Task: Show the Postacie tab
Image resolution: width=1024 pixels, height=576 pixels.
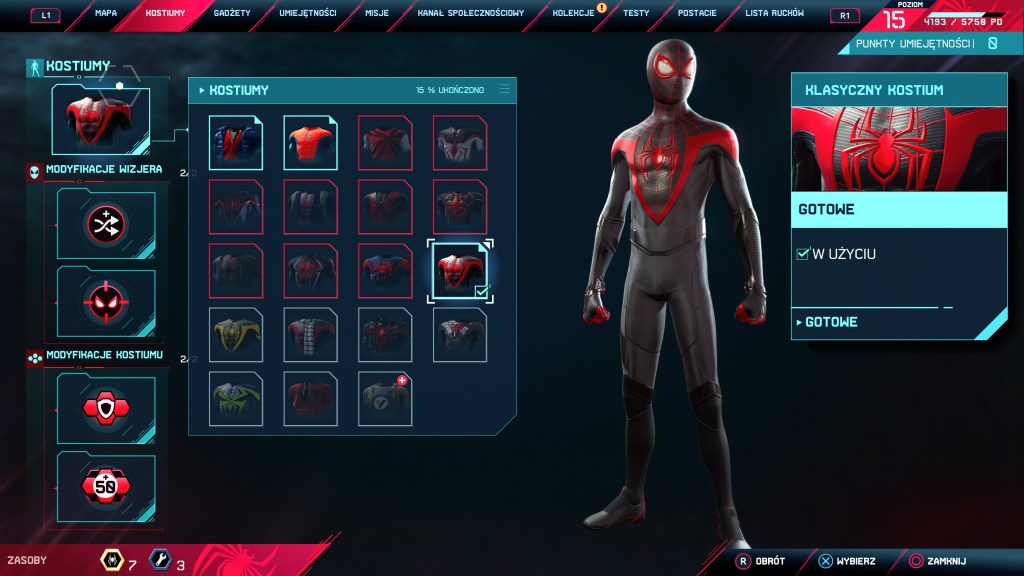Action: coord(696,14)
